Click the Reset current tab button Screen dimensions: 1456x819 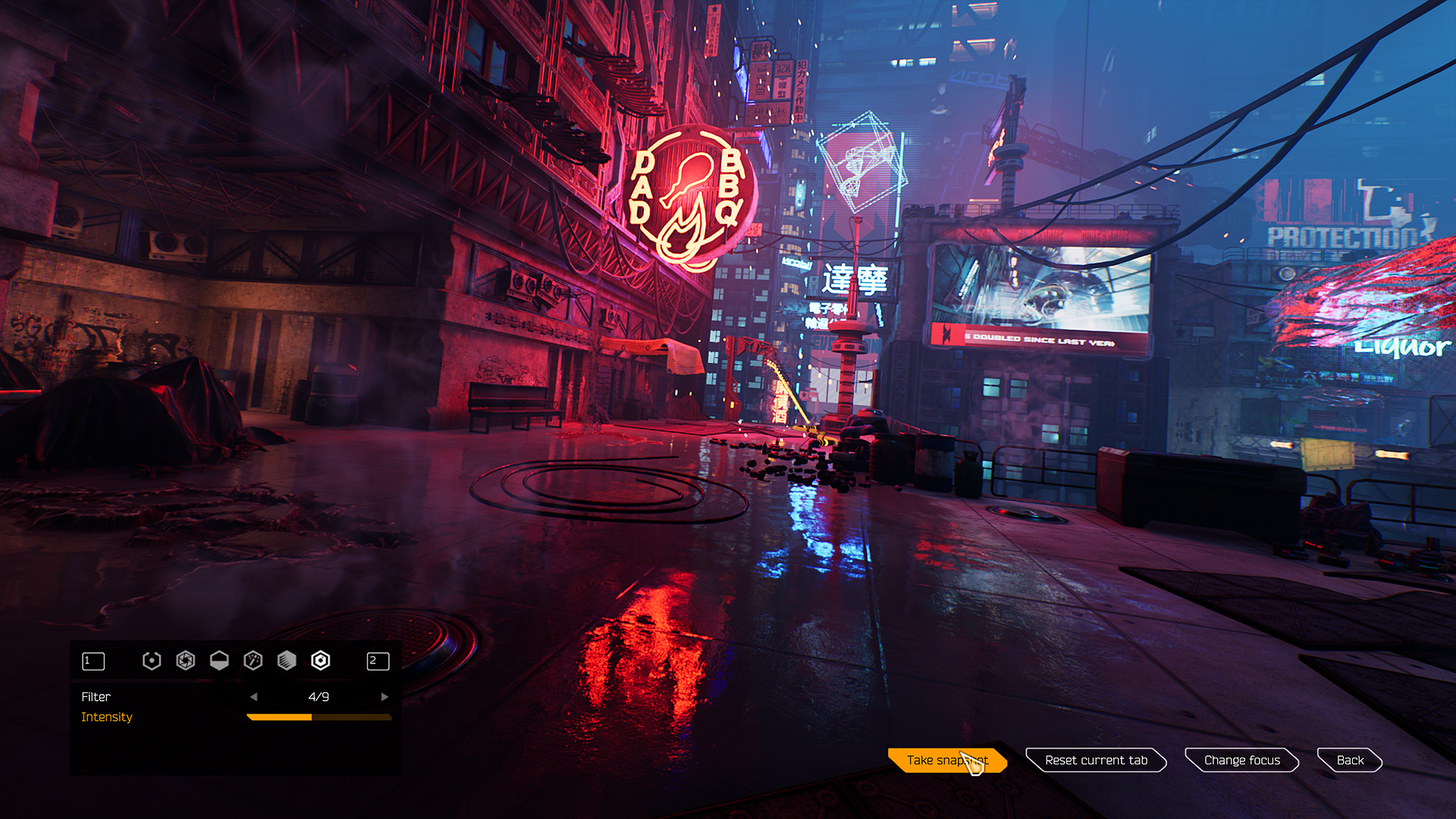[1096, 760]
